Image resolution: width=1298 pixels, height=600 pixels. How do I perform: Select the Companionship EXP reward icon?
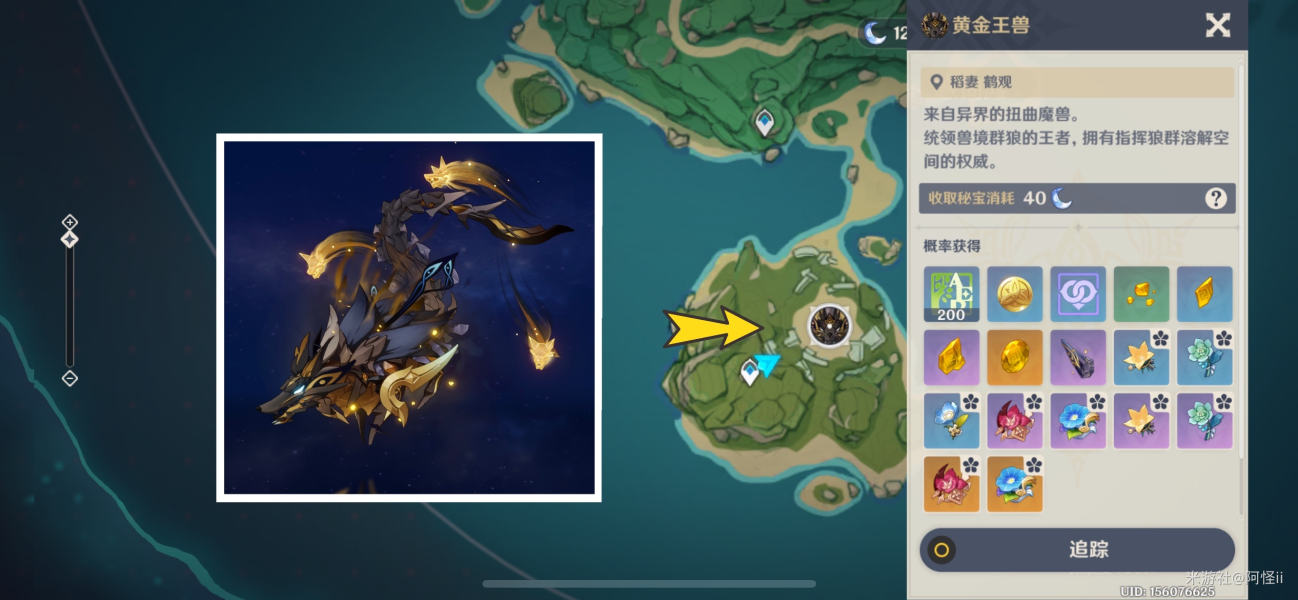coord(1078,294)
